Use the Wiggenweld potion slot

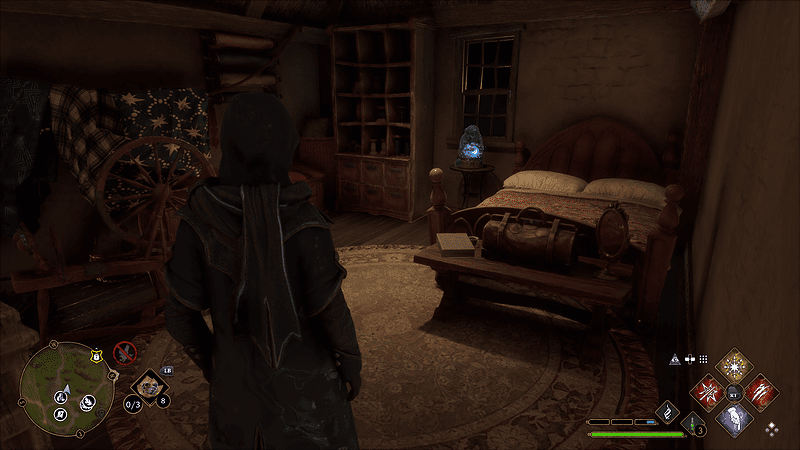pos(691,423)
